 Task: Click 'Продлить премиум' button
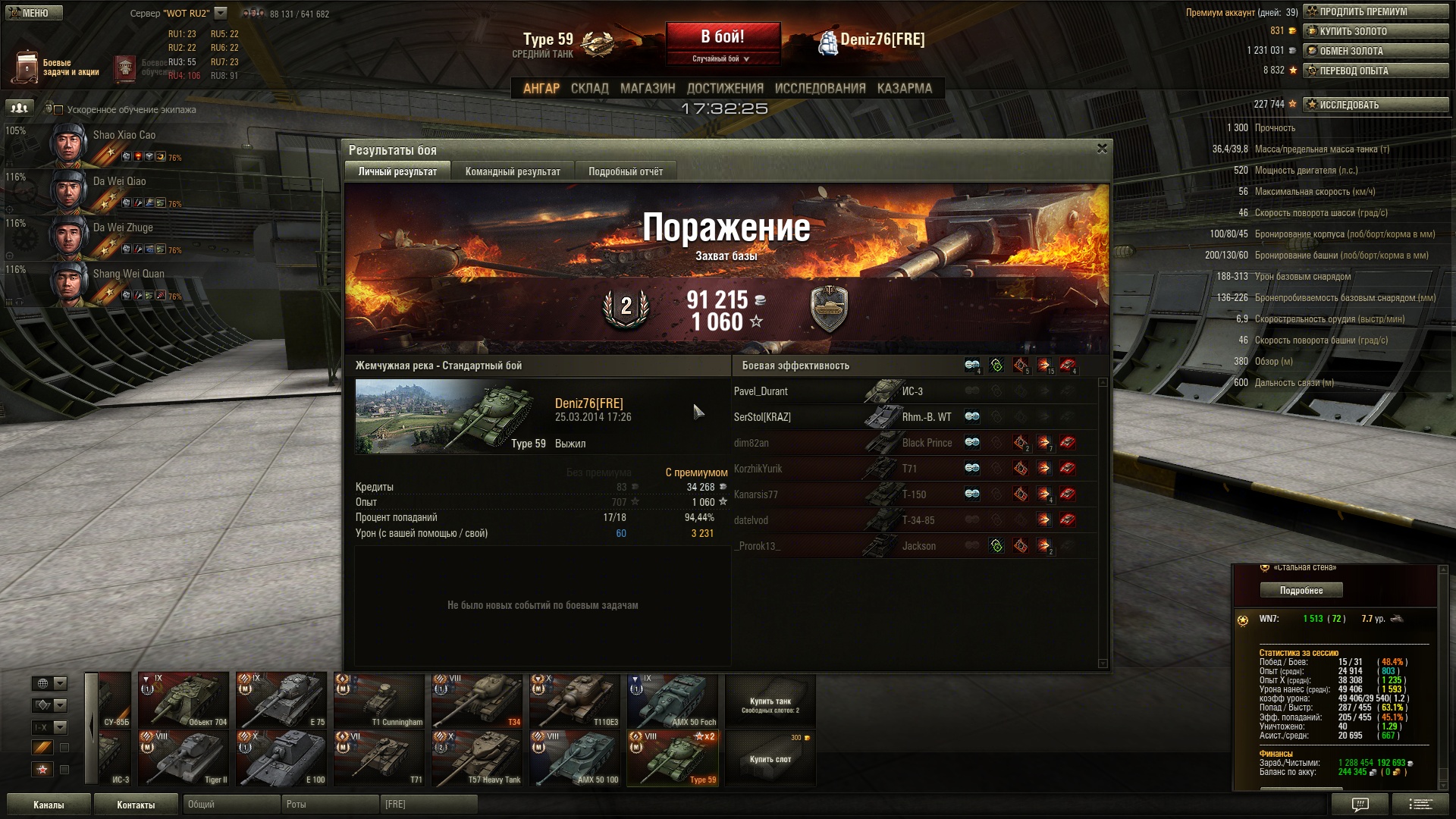point(1375,11)
